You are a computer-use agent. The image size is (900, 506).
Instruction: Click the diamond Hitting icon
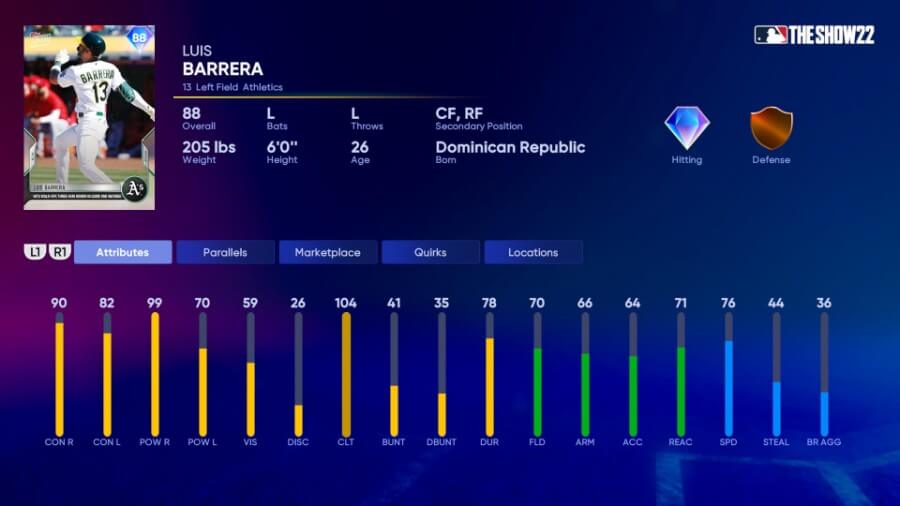[687, 128]
